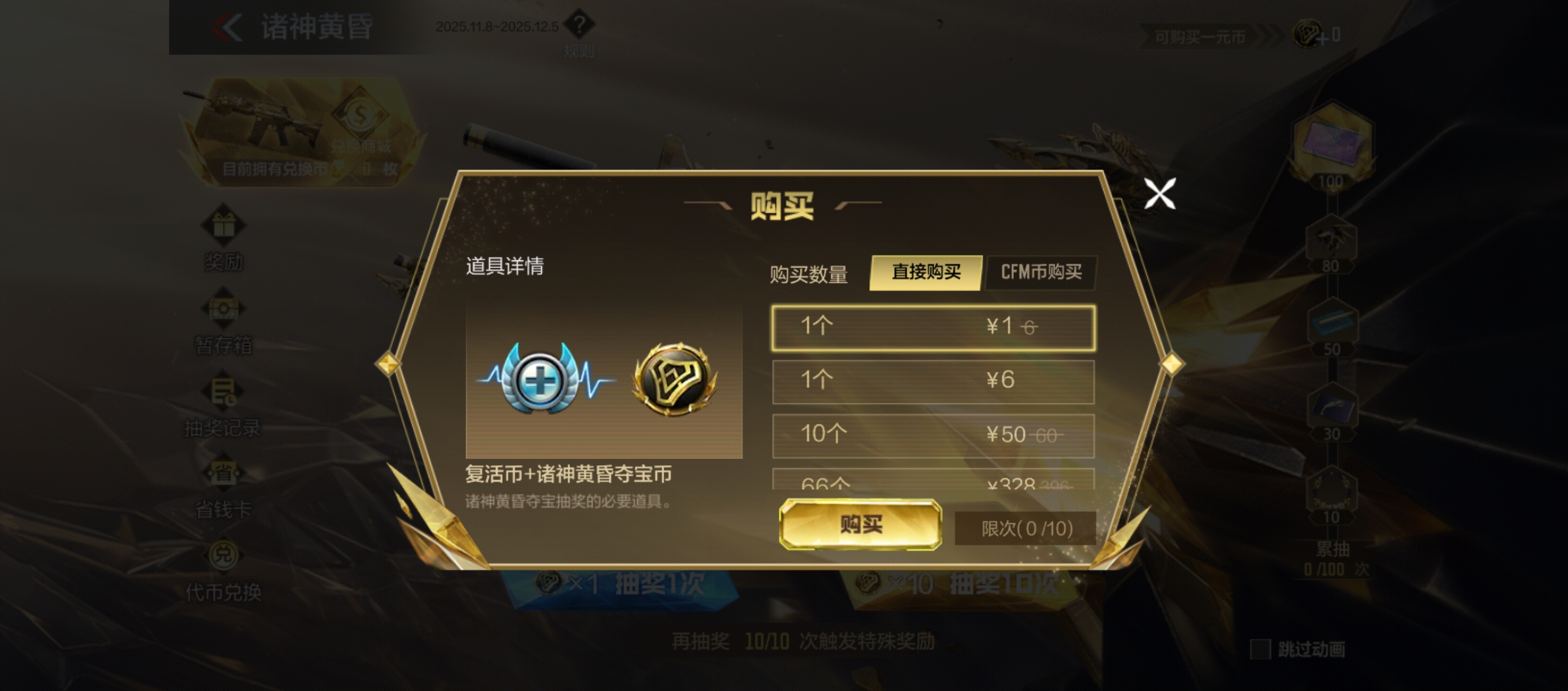
Task: Click the 规则 question mark help icon
Action: coord(580,27)
